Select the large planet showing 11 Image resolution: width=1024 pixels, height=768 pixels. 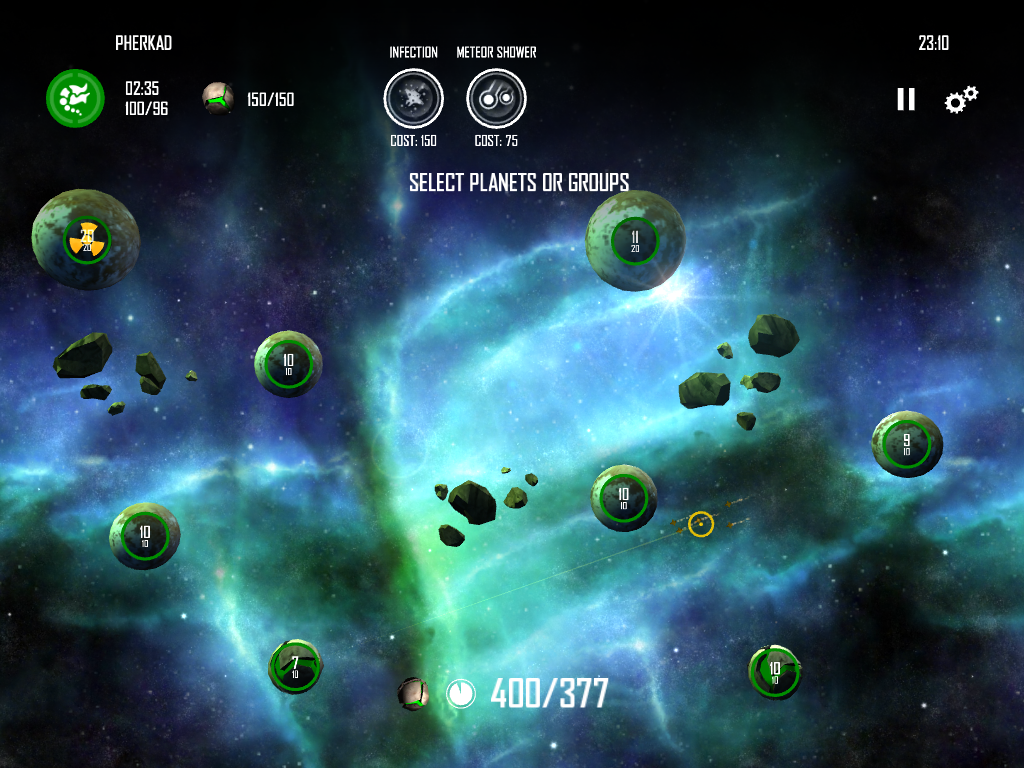tap(635, 241)
